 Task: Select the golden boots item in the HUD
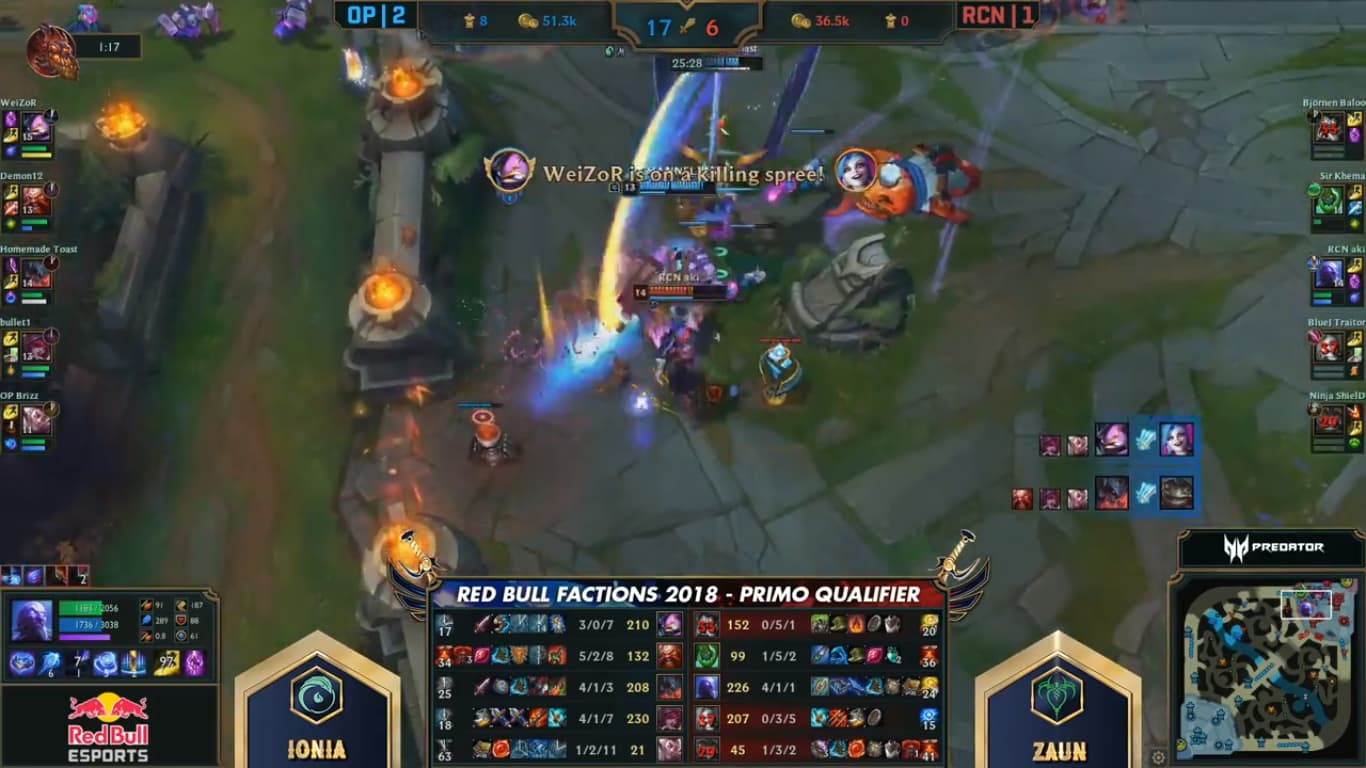coord(165,662)
